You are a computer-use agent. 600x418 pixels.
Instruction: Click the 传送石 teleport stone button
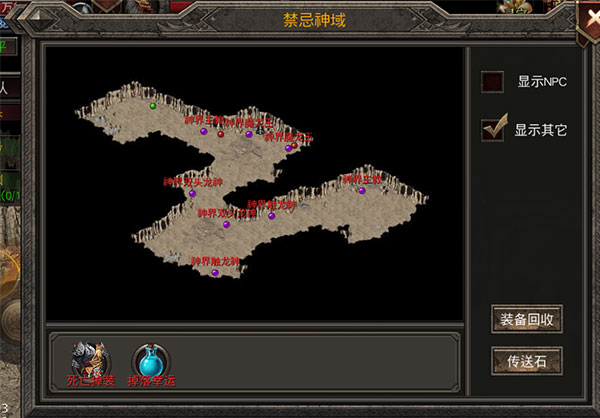coord(527,359)
